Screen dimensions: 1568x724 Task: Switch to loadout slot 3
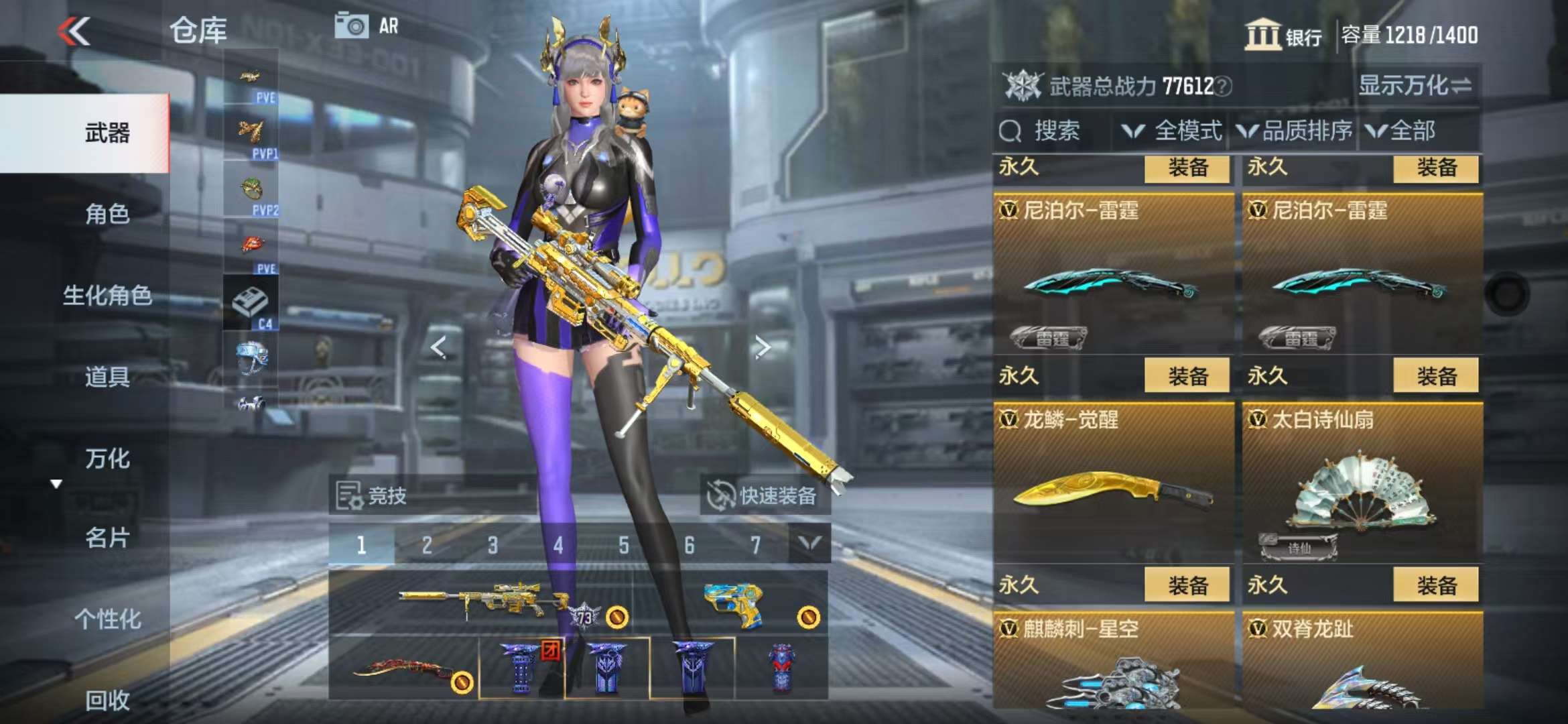point(493,545)
